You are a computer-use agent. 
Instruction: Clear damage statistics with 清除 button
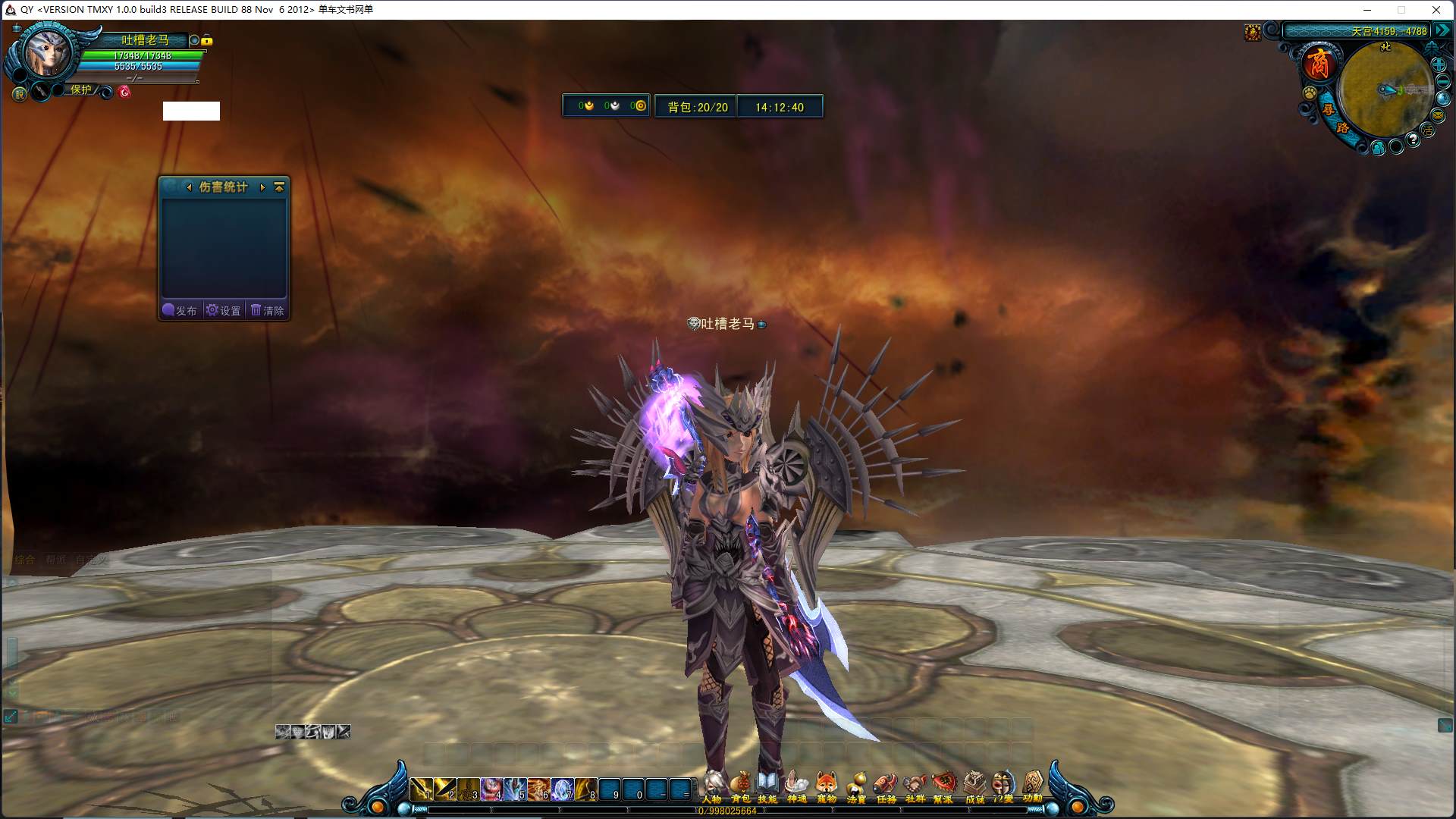(268, 310)
